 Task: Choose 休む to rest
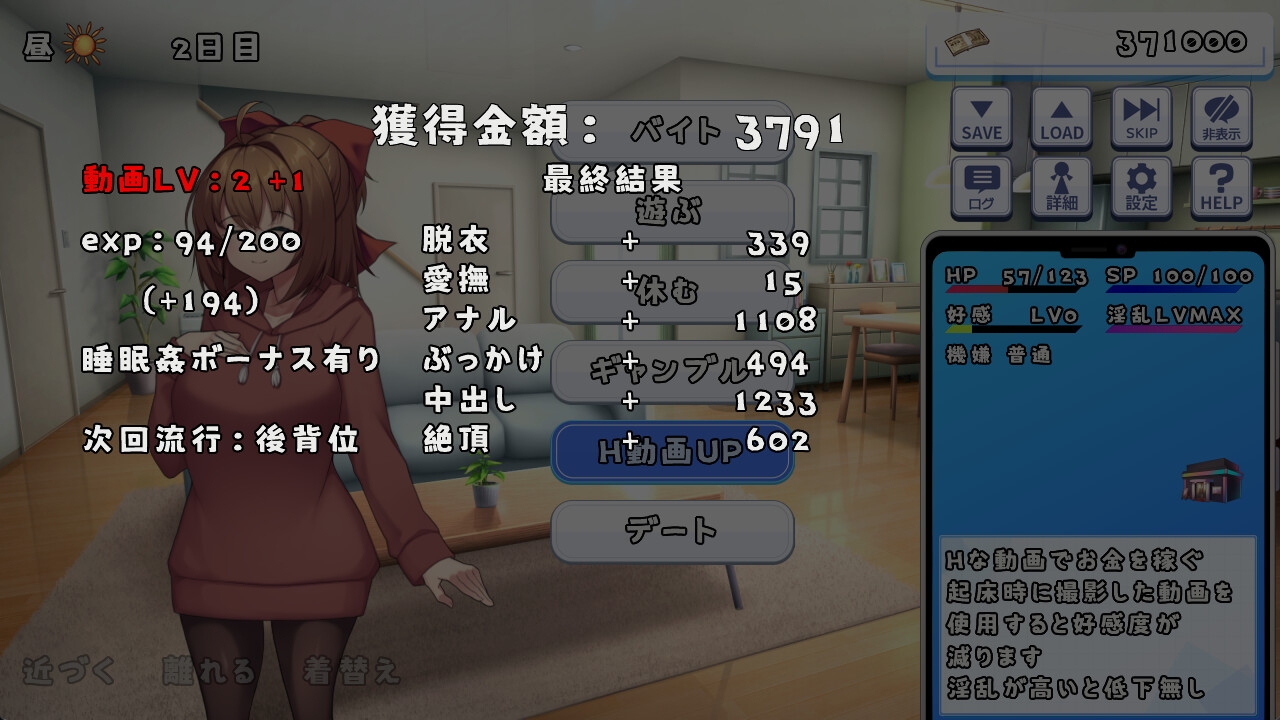pyautogui.click(x=672, y=291)
